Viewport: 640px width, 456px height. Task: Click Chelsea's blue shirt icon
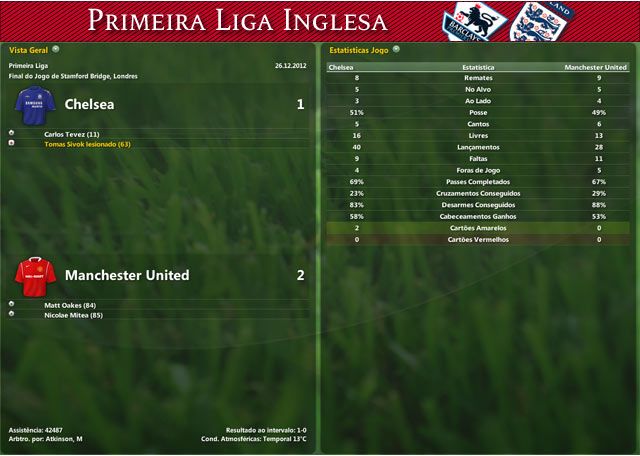(35, 104)
